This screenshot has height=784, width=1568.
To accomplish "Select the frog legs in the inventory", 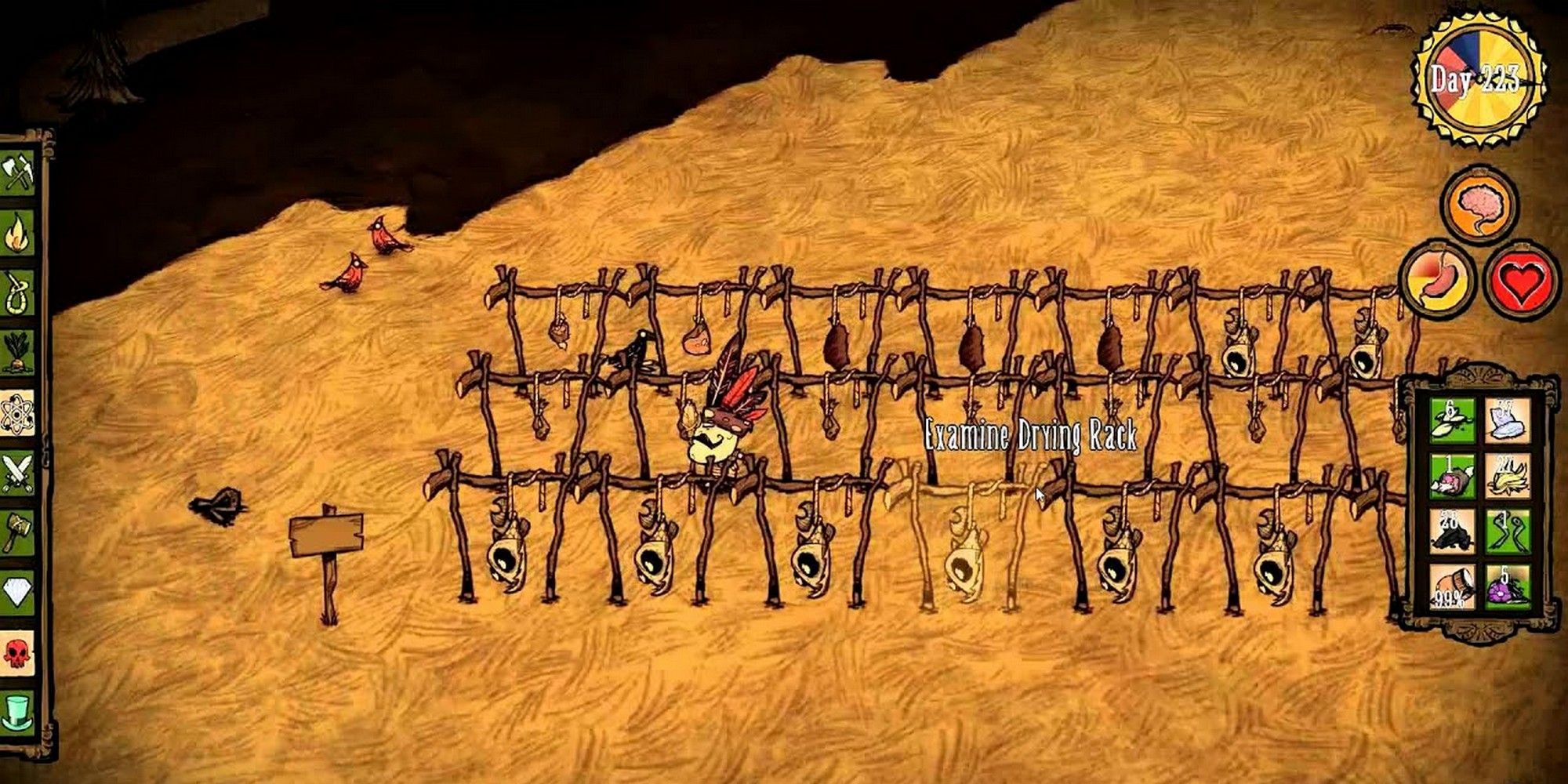I will 1508,532.
